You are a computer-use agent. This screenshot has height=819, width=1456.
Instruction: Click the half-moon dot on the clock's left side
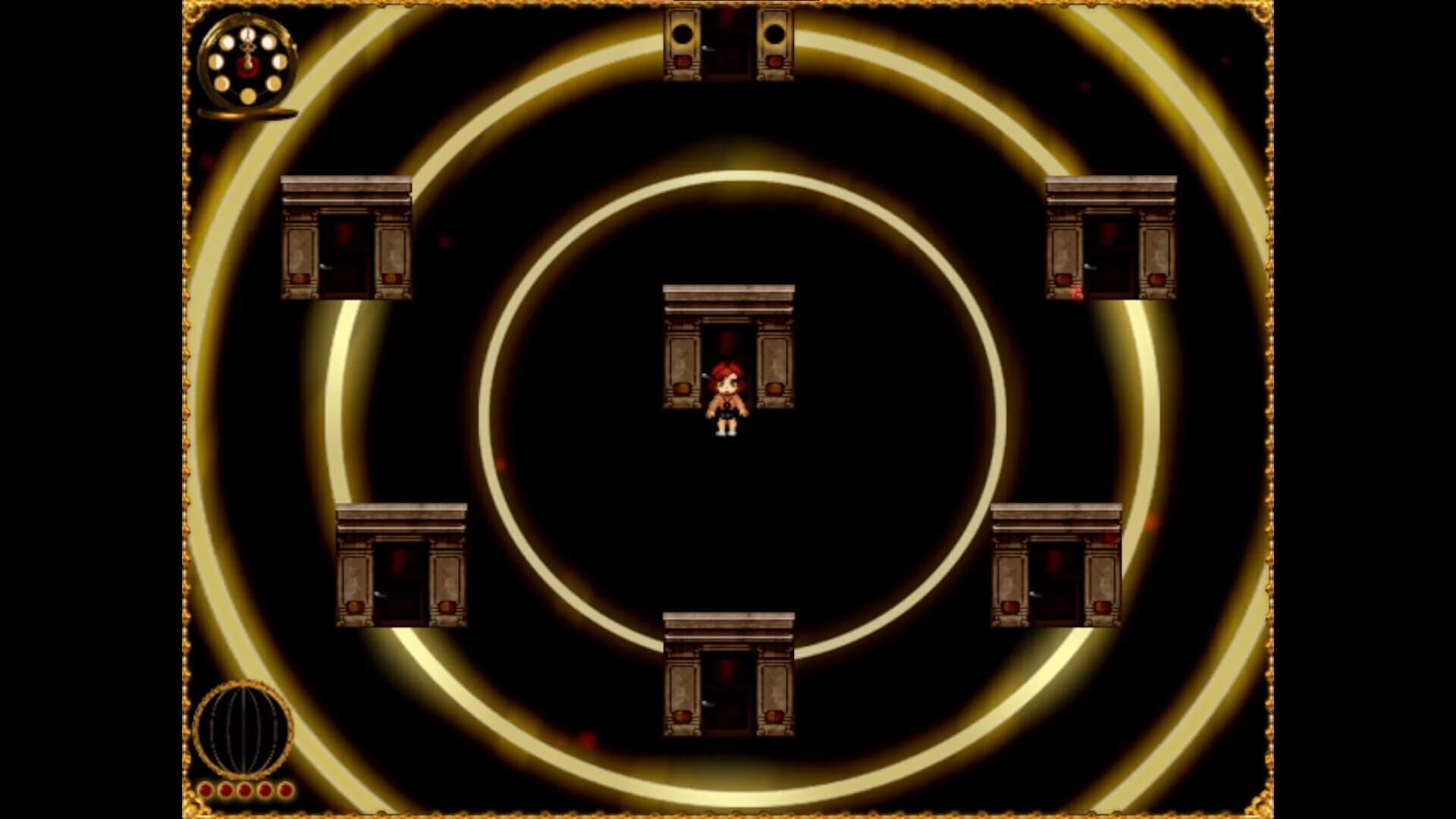(x=216, y=61)
